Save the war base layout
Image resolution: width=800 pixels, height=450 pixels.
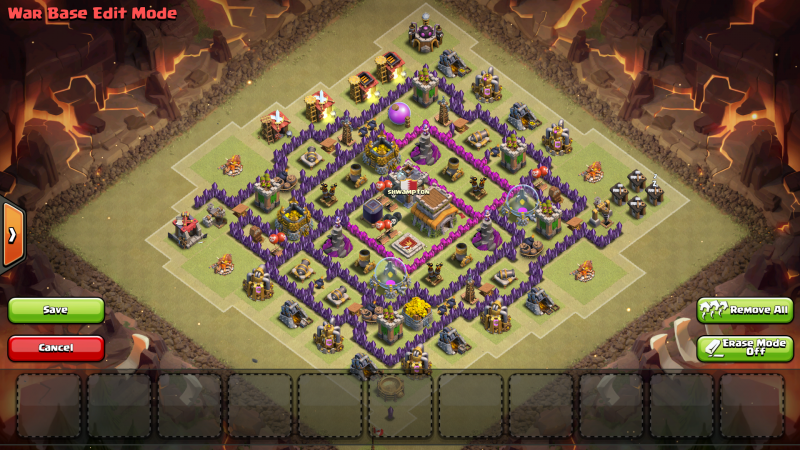click(56, 310)
